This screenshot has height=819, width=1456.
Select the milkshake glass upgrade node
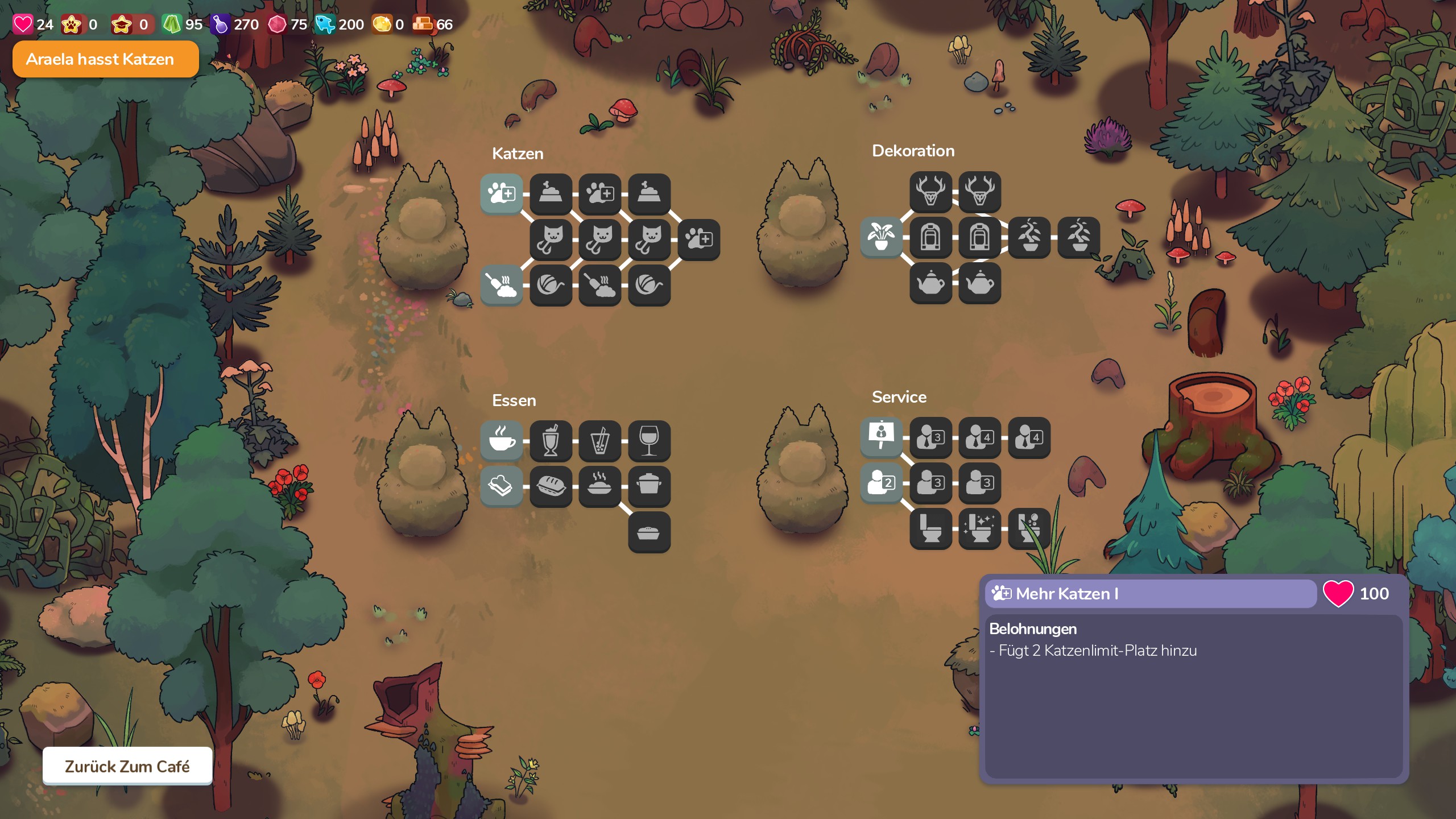551,440
